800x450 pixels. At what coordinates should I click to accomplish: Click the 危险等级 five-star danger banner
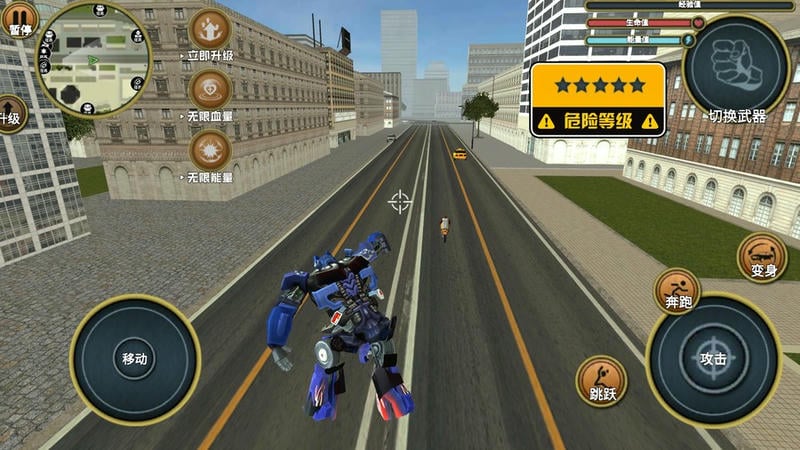click(598, 99)
